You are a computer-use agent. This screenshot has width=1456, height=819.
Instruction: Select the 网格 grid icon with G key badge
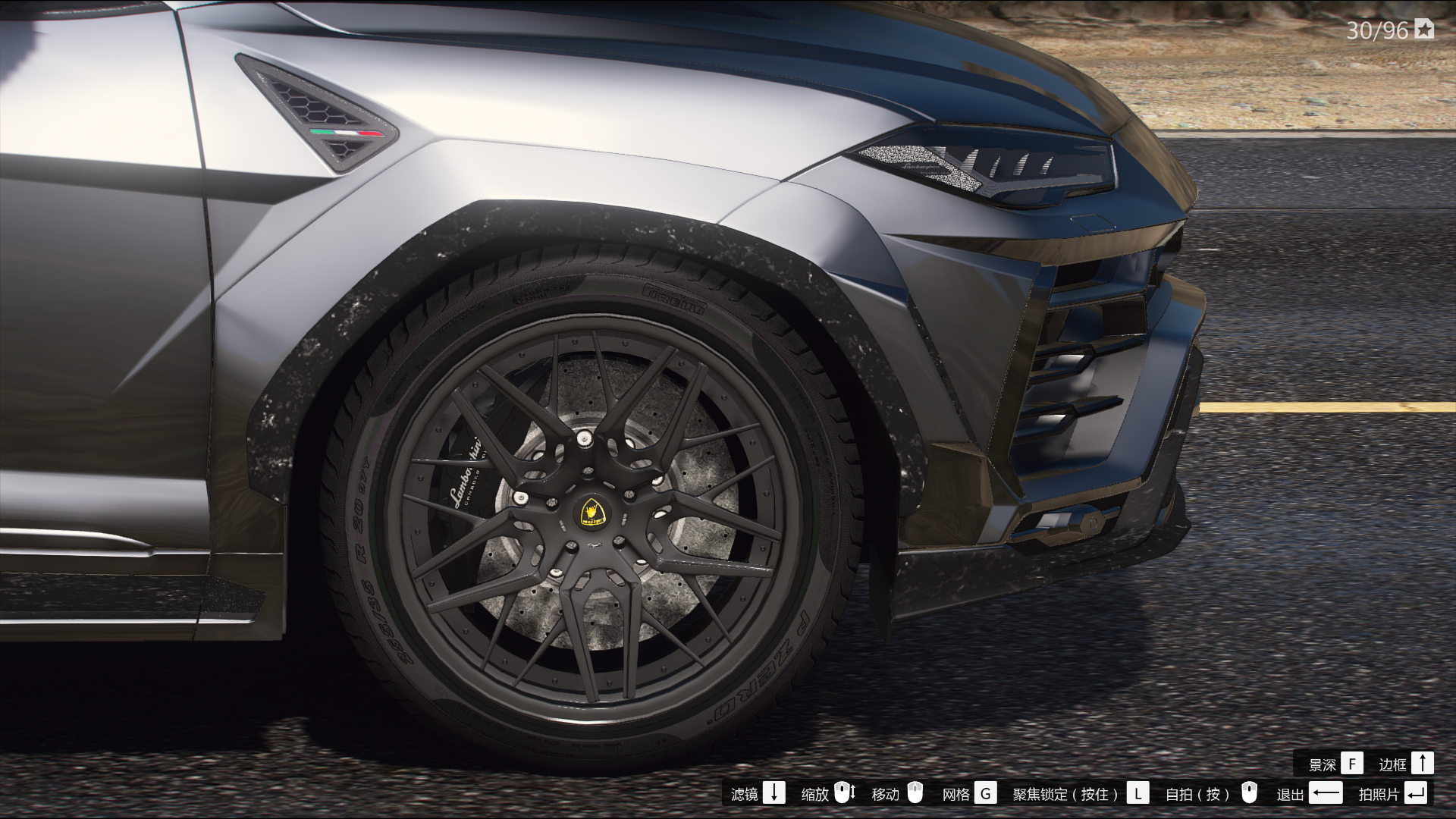pyautogui.click(x=987, y=794)
